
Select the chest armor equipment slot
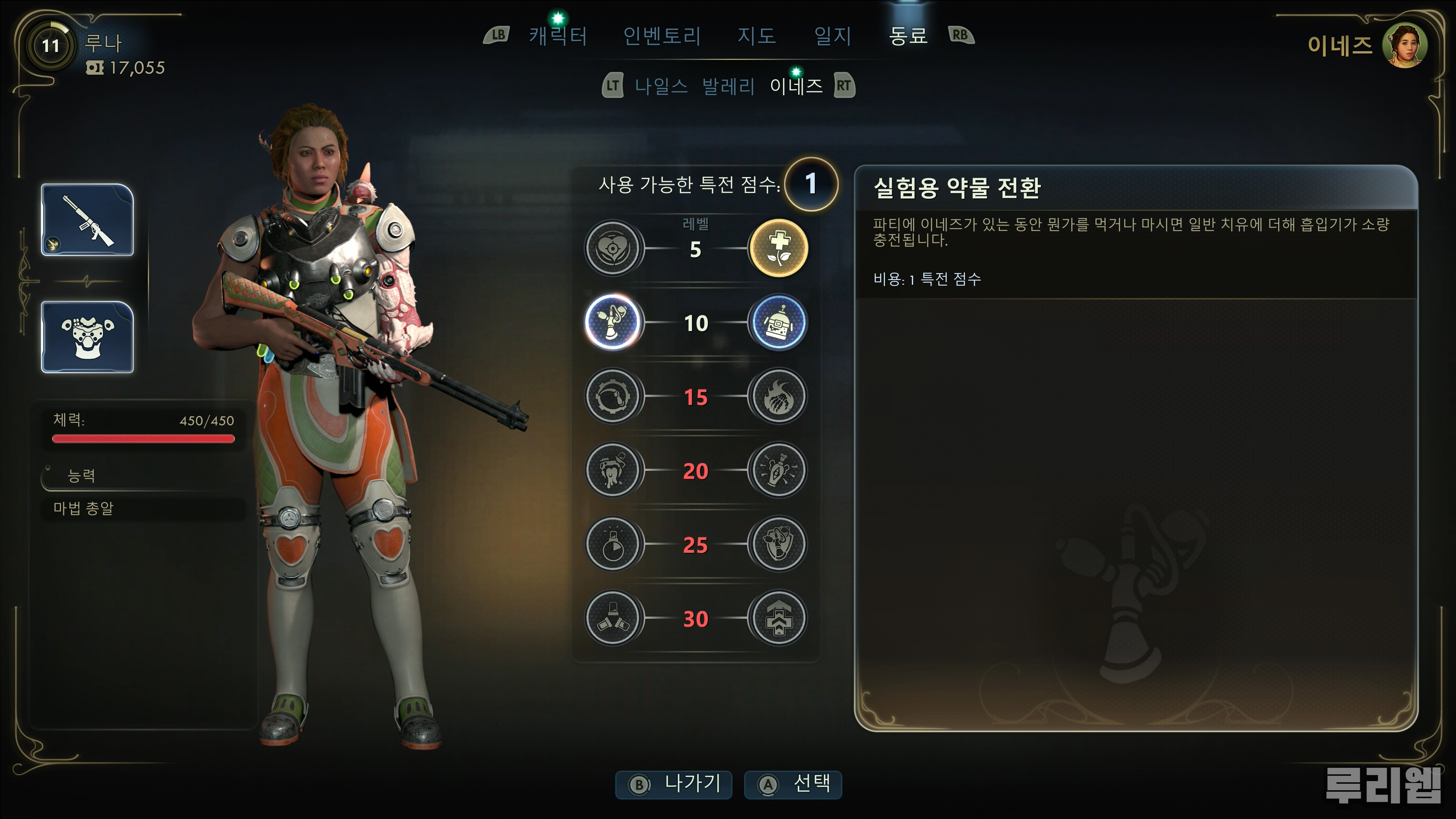[88, 337]
